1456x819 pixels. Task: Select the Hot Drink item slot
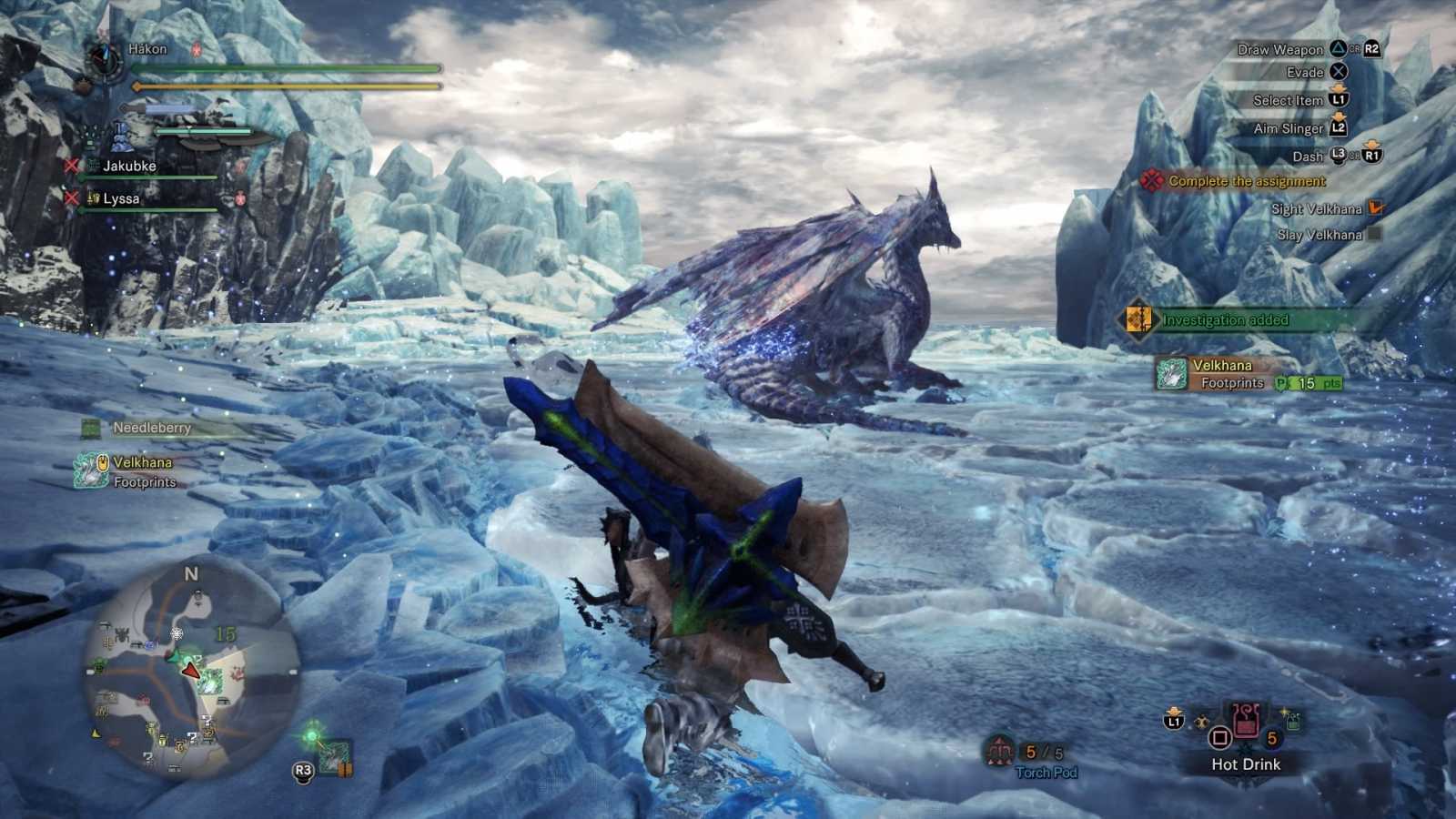(1246, 724)
